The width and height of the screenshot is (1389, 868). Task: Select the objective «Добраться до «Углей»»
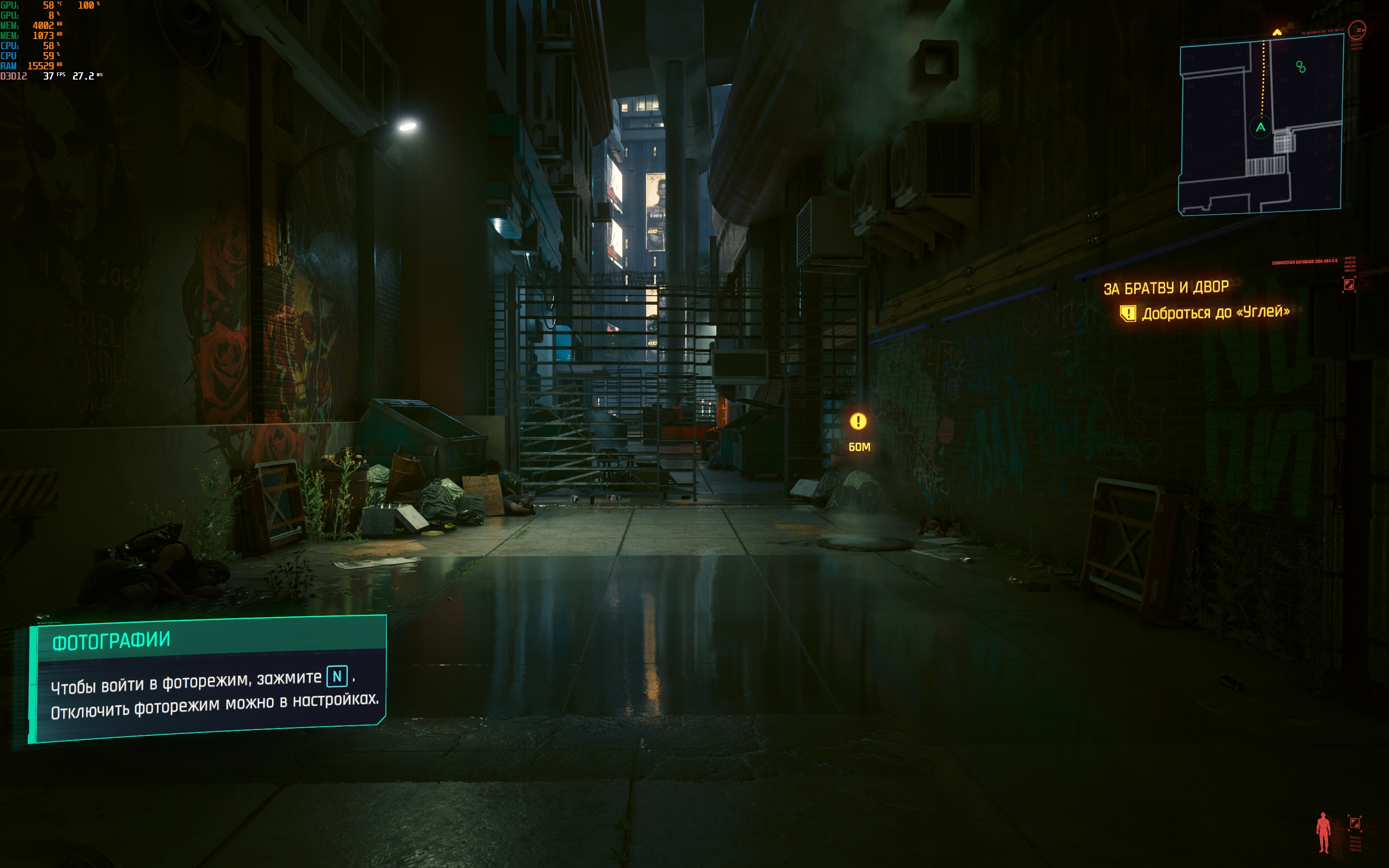click(1215, 312)
